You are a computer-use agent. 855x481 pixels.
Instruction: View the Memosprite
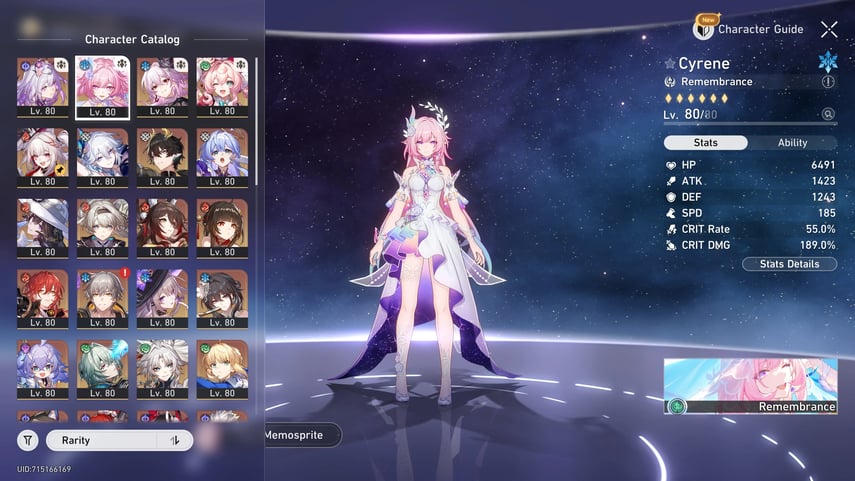click(x=301, y=435)
